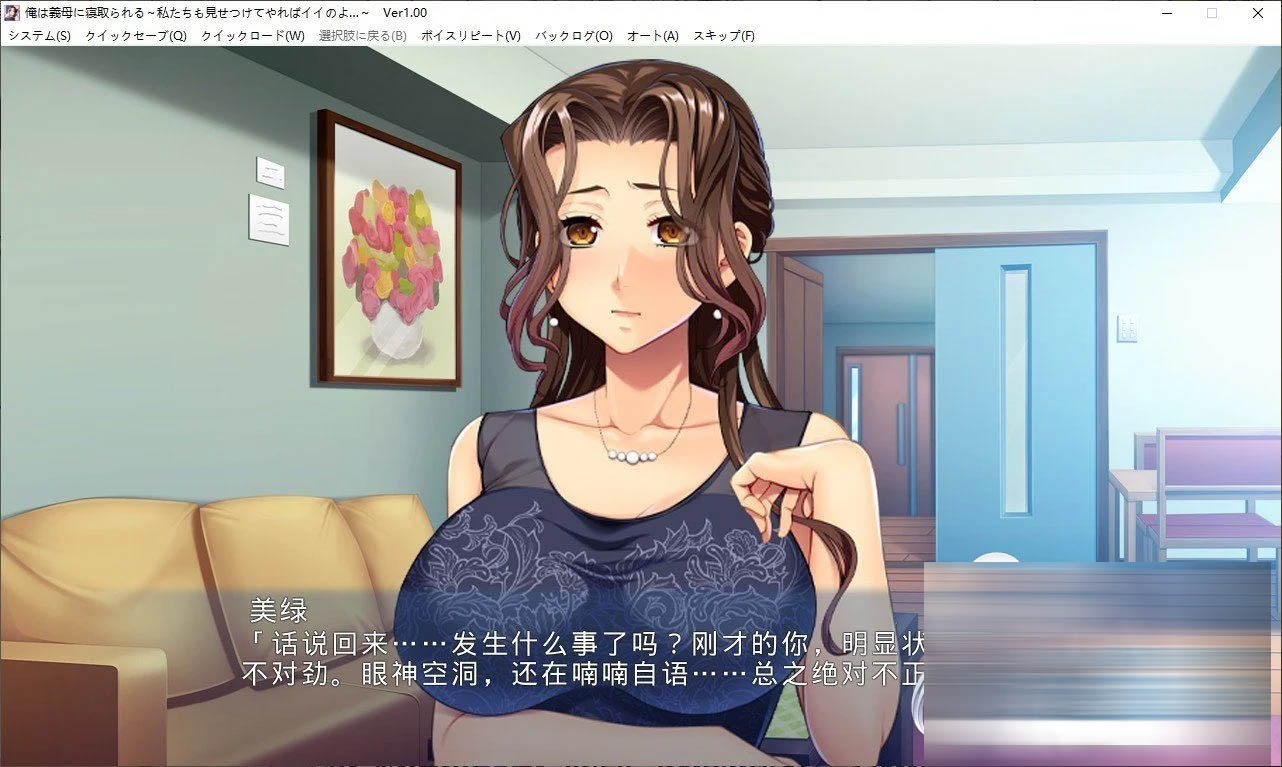Open the システム menu
Image resolution: width=1282 pixels, height=767 pixels.
pos(34,34)
